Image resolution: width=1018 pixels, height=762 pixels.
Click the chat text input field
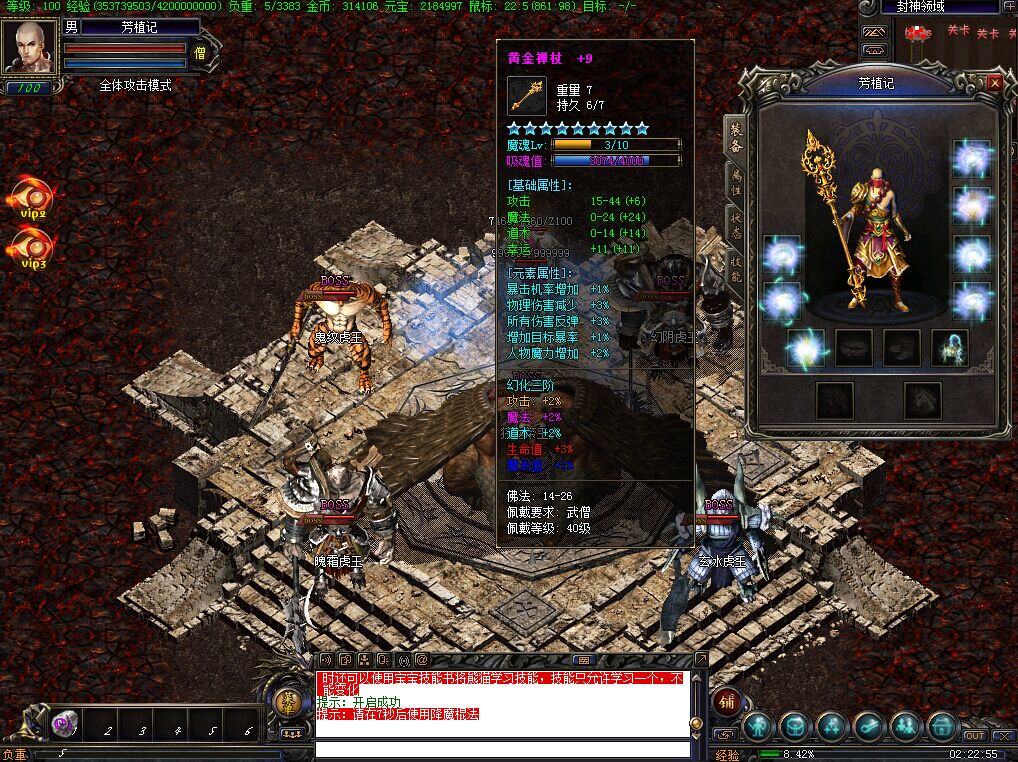(x=502, y=749)
